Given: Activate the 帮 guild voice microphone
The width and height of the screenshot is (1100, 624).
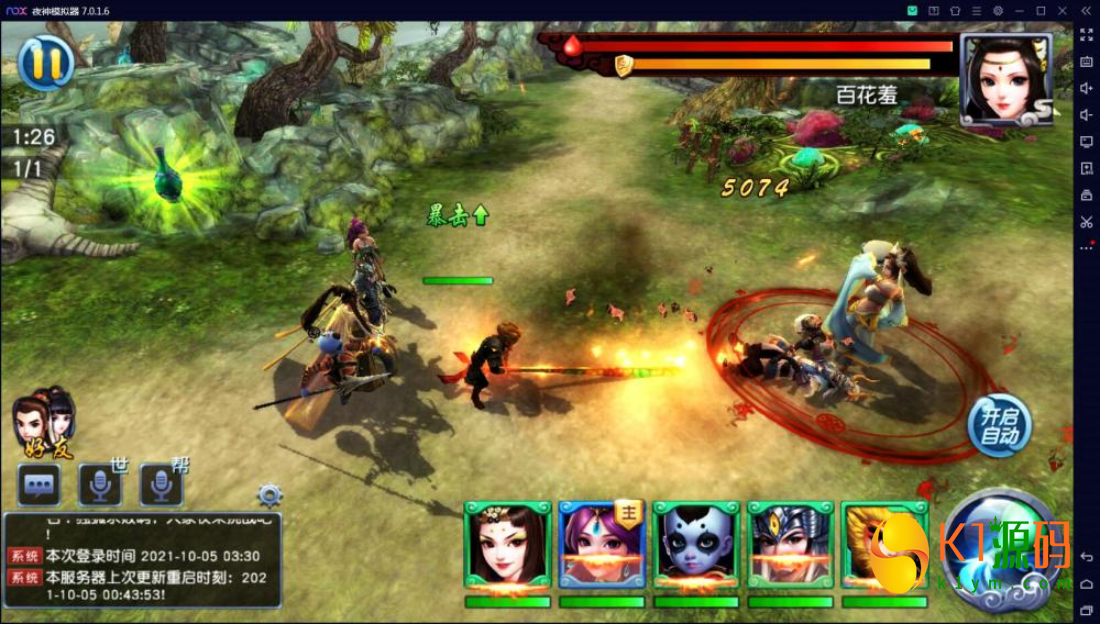Looking at the screenshot, I should pyautogui.click(x=161, y=485).
